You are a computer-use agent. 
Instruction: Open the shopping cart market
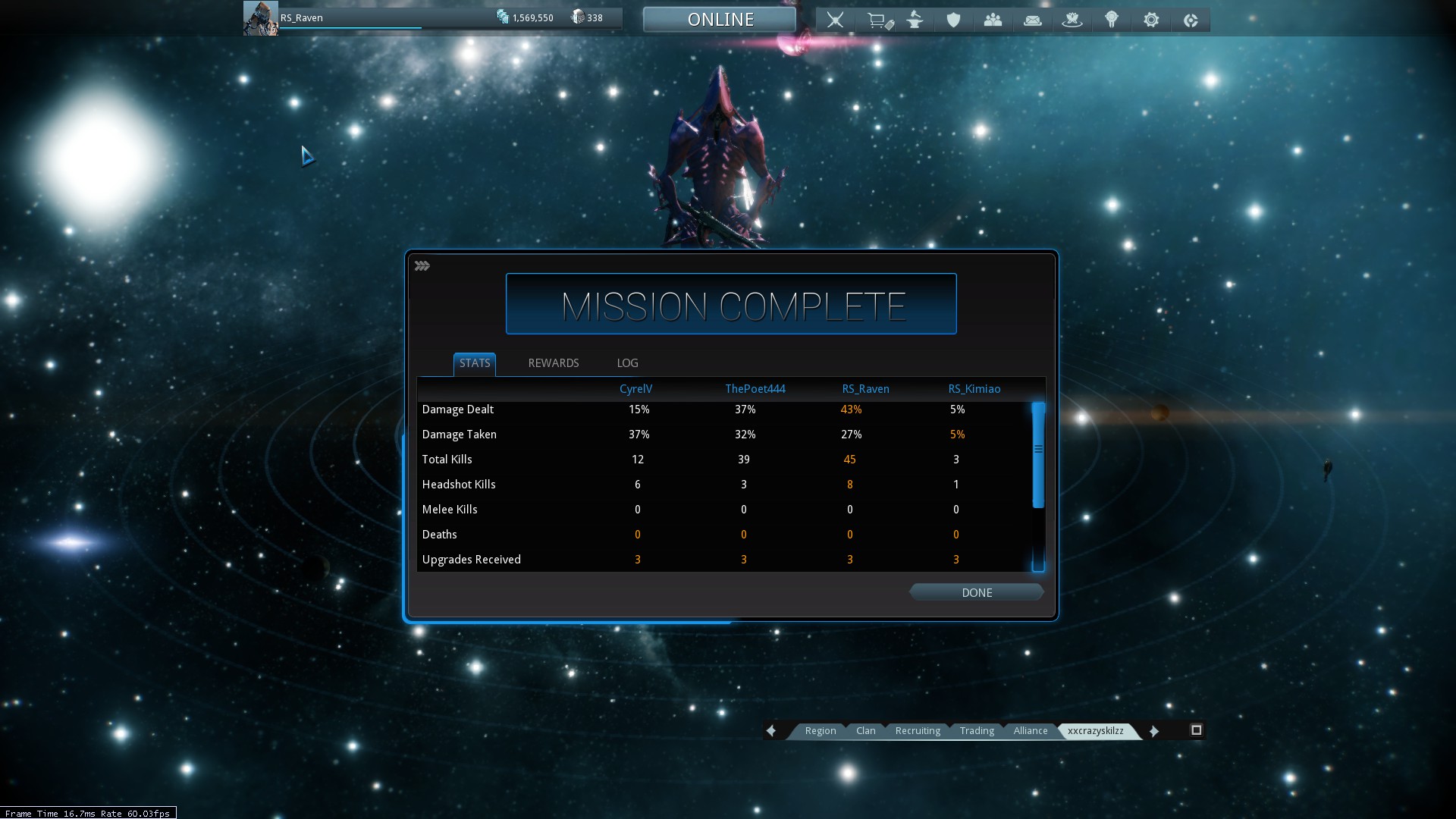(x=879, y=20)
